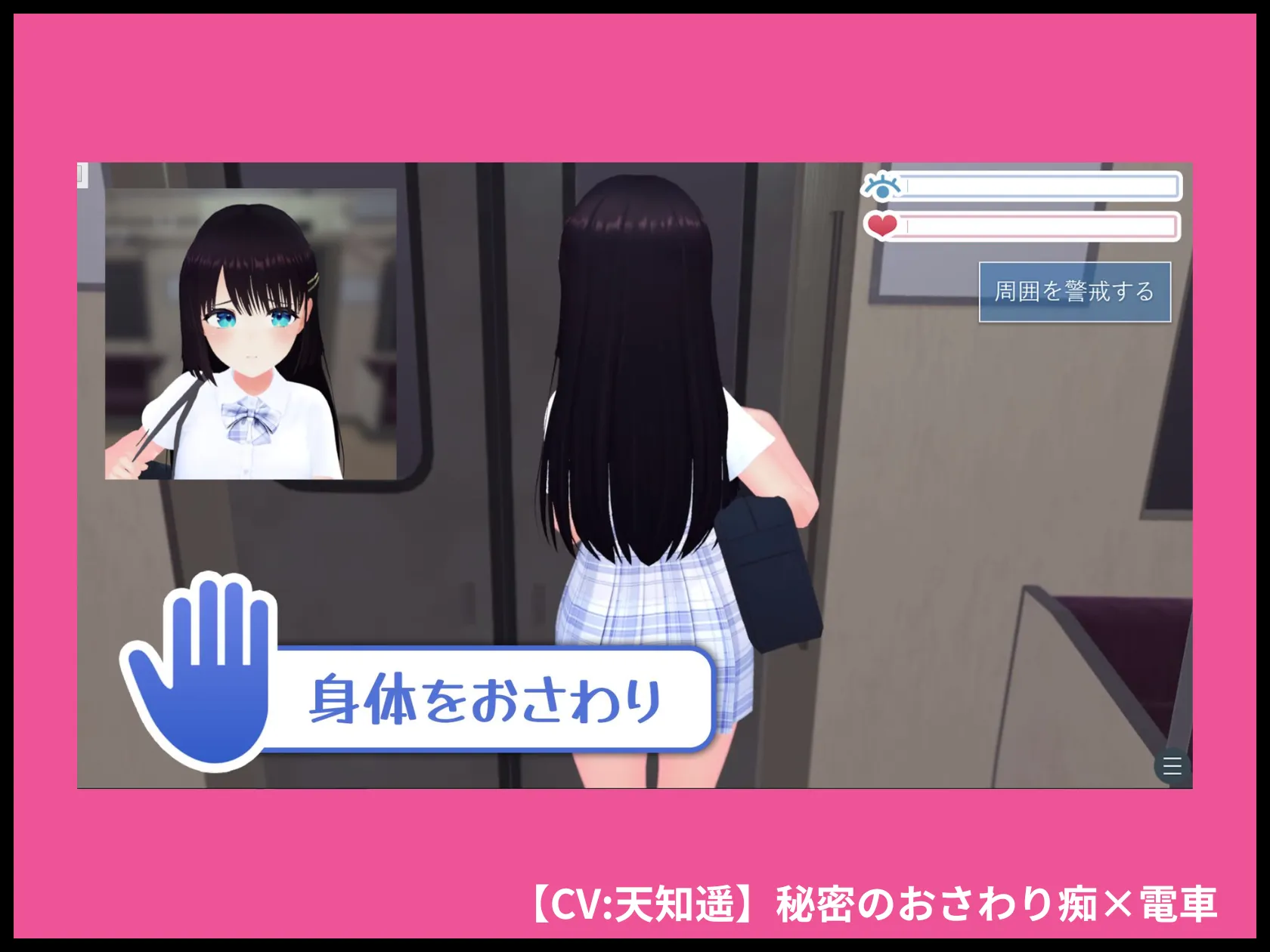
Task: Expand the small white tab at top-left edge
Action: pos(81,175)
